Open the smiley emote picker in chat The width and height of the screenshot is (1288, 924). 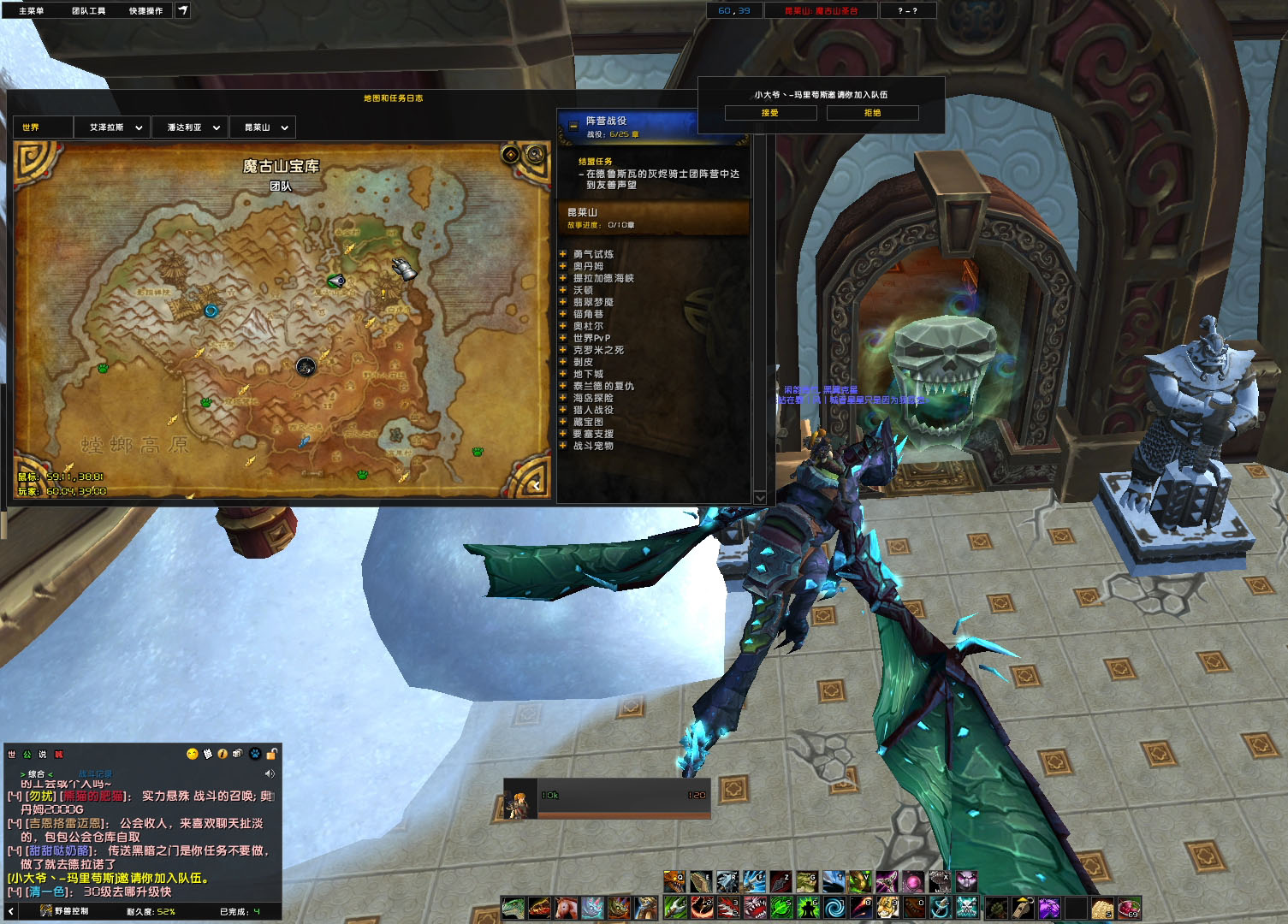tap(192, 754)
